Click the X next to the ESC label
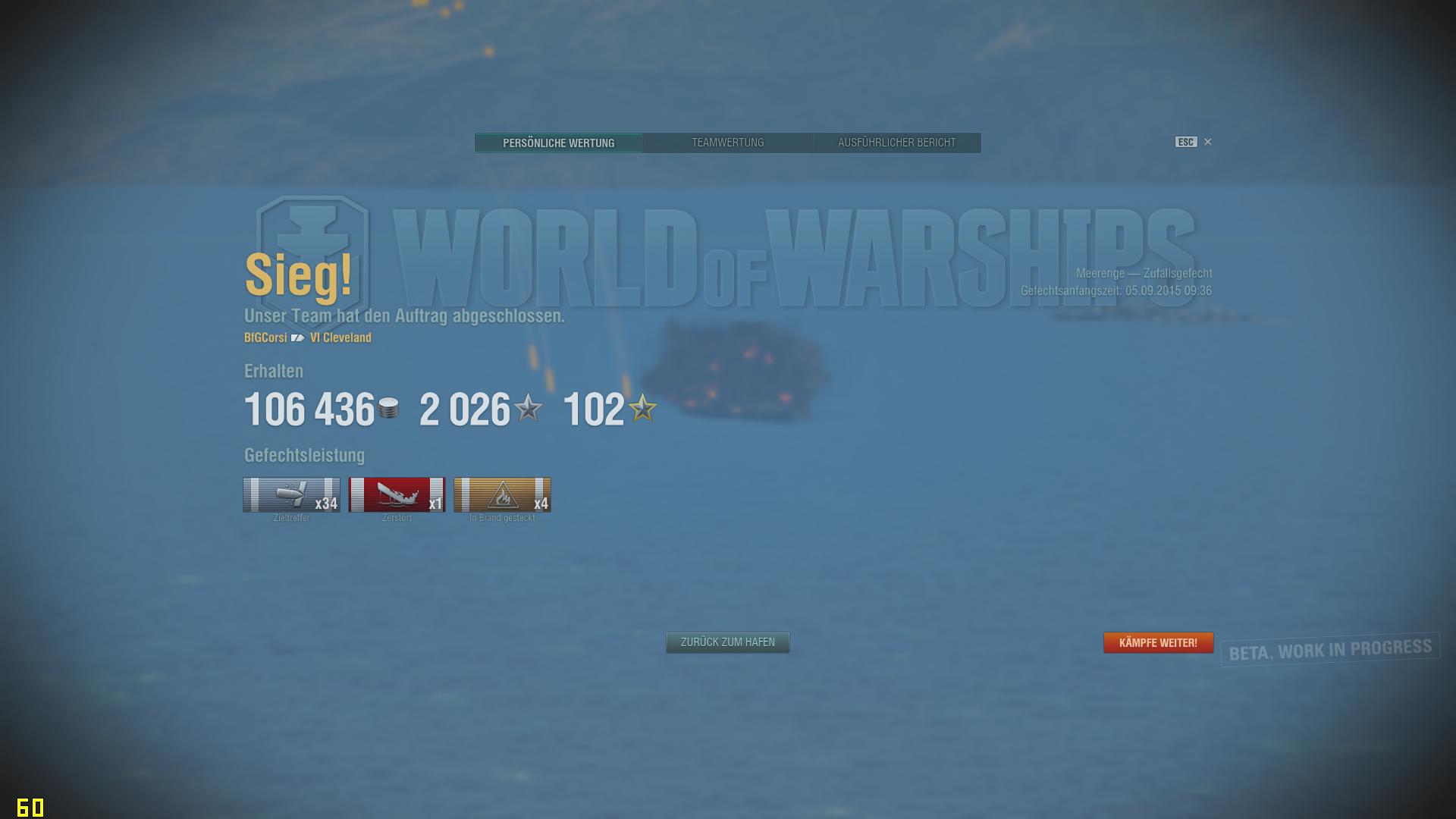Image resolution: width=1456 pixels, height=819 pixels. click(1207, 142)
